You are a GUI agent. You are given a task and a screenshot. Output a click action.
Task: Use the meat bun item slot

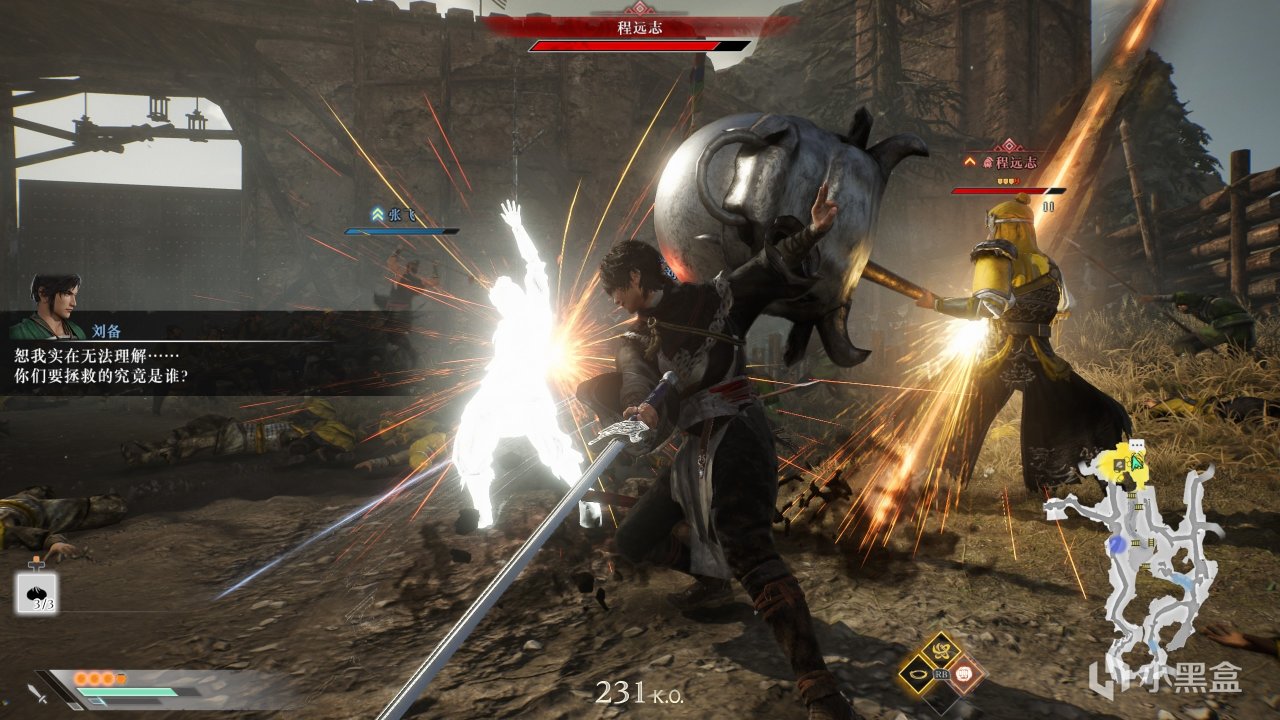pyautogui.click(x=36, y=592)
